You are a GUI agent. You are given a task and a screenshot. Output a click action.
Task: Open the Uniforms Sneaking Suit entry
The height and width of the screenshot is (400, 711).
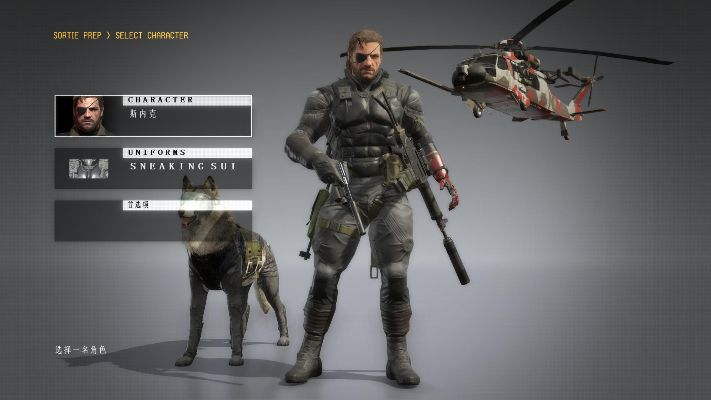click(153, 168)
